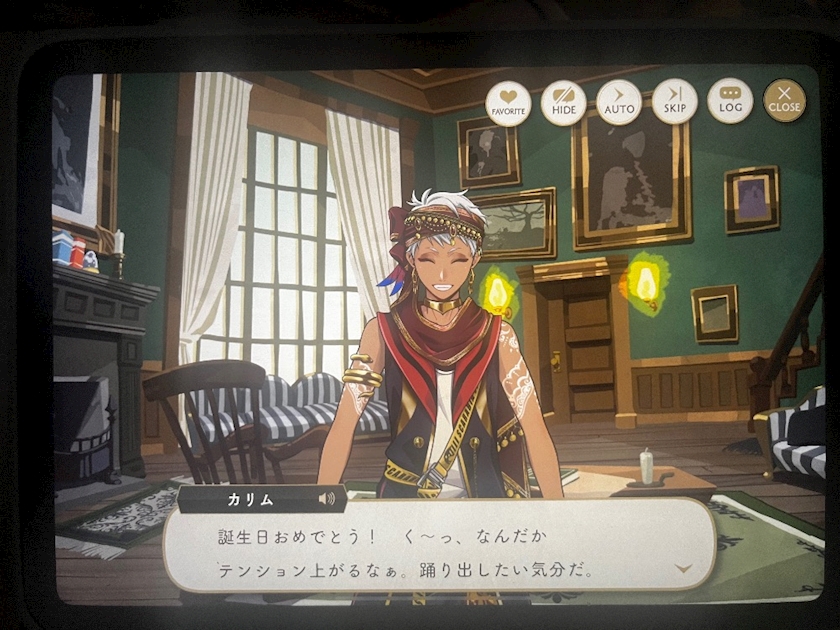
Task: Hide the dialogue interface with HIDE
Action: point(563,102)
